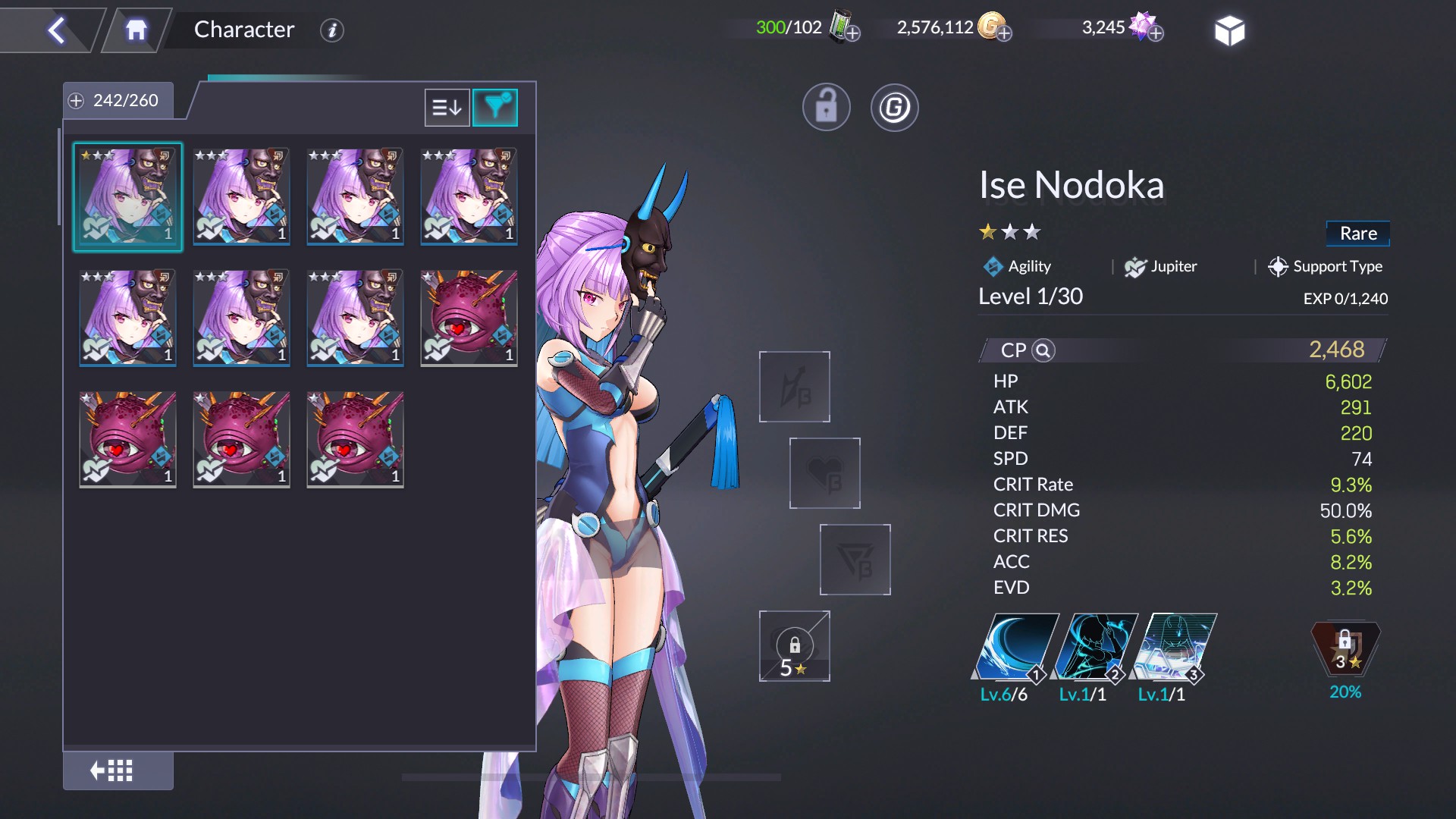Select the first one-eyed monster card
Image resolution: width=1456 pixels, height=819 pixels.
[x=469, y=318]
